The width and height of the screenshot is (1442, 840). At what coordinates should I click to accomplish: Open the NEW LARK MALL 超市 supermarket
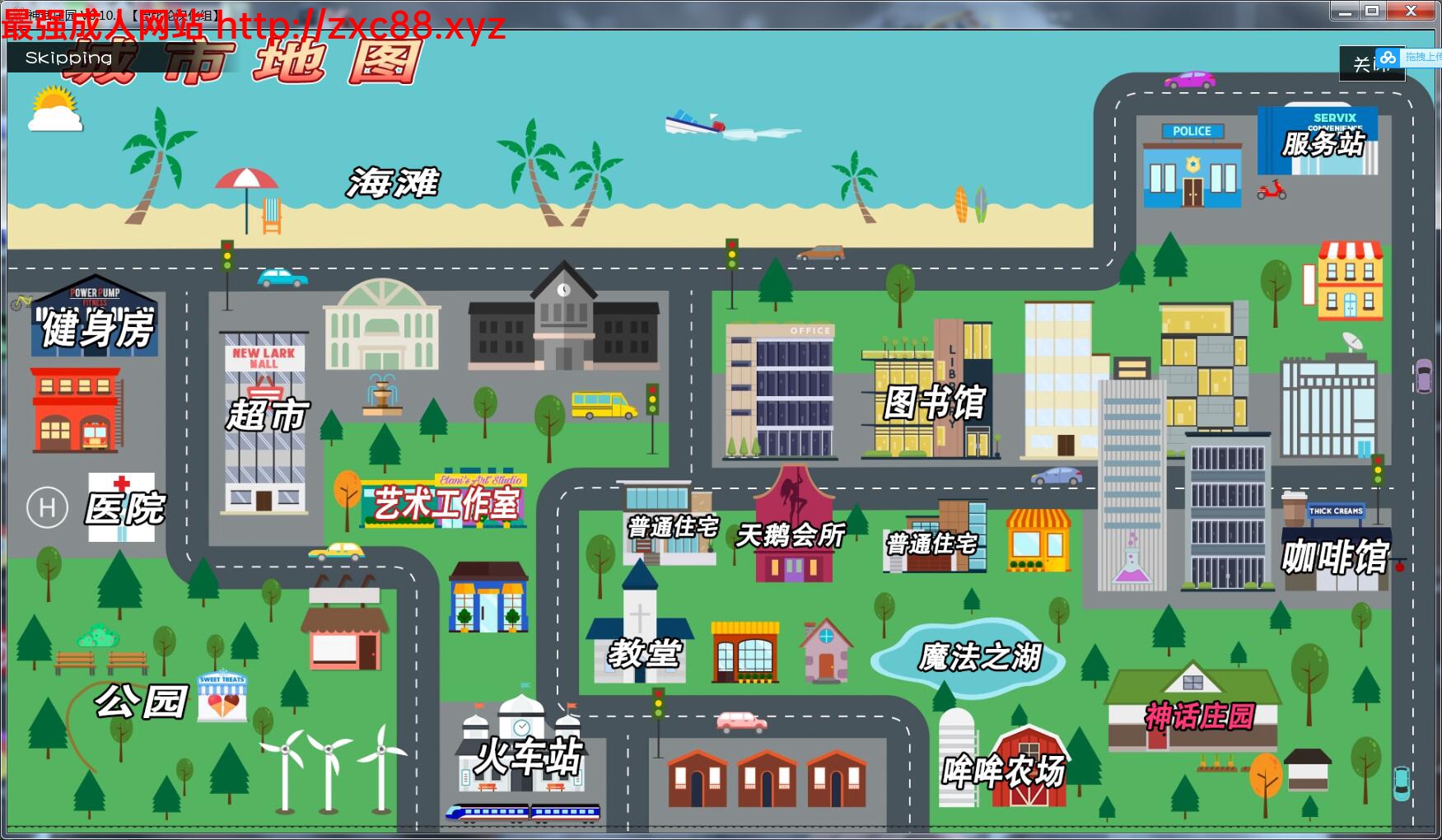click(x=263, y=412)
